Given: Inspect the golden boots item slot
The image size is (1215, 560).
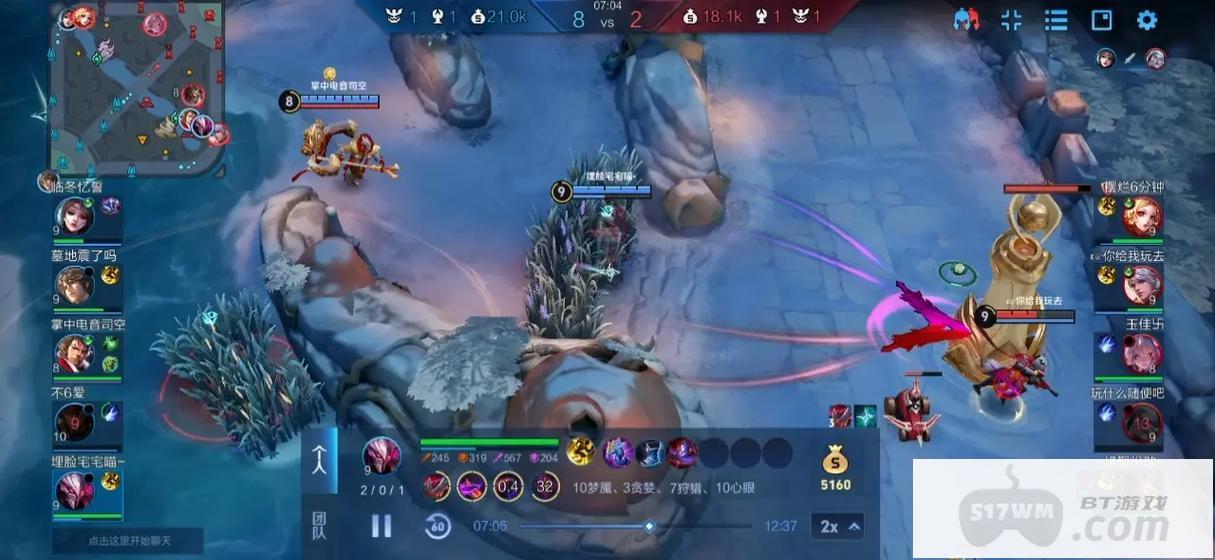Looking at the screenshot, I should coord(581,452).
